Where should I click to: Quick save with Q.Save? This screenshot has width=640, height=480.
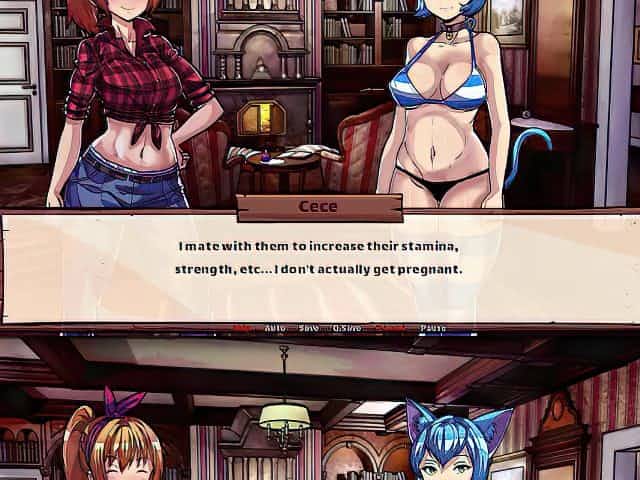[x=348, y=328]
